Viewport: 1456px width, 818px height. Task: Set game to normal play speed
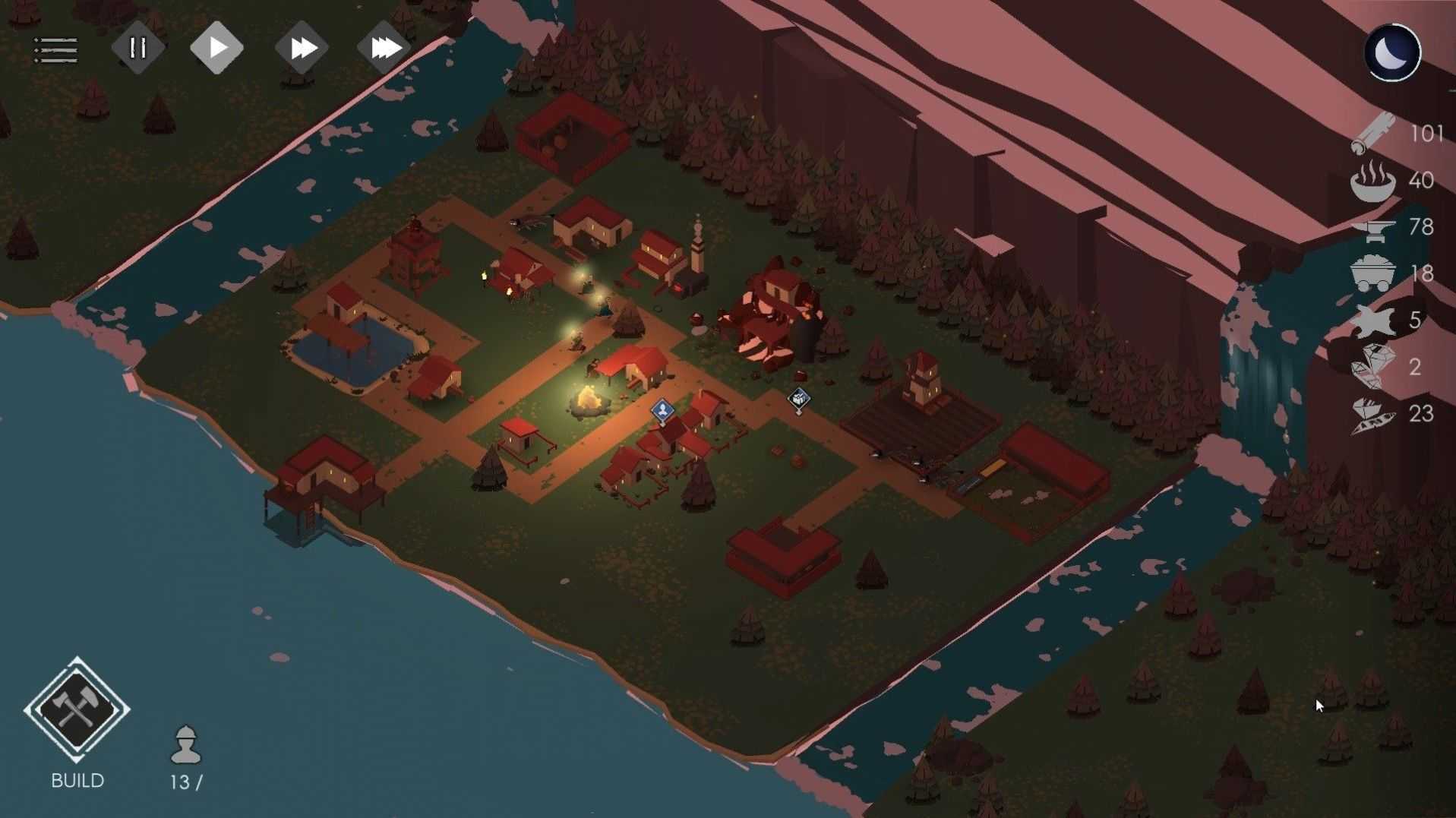[x=216, y=48]
